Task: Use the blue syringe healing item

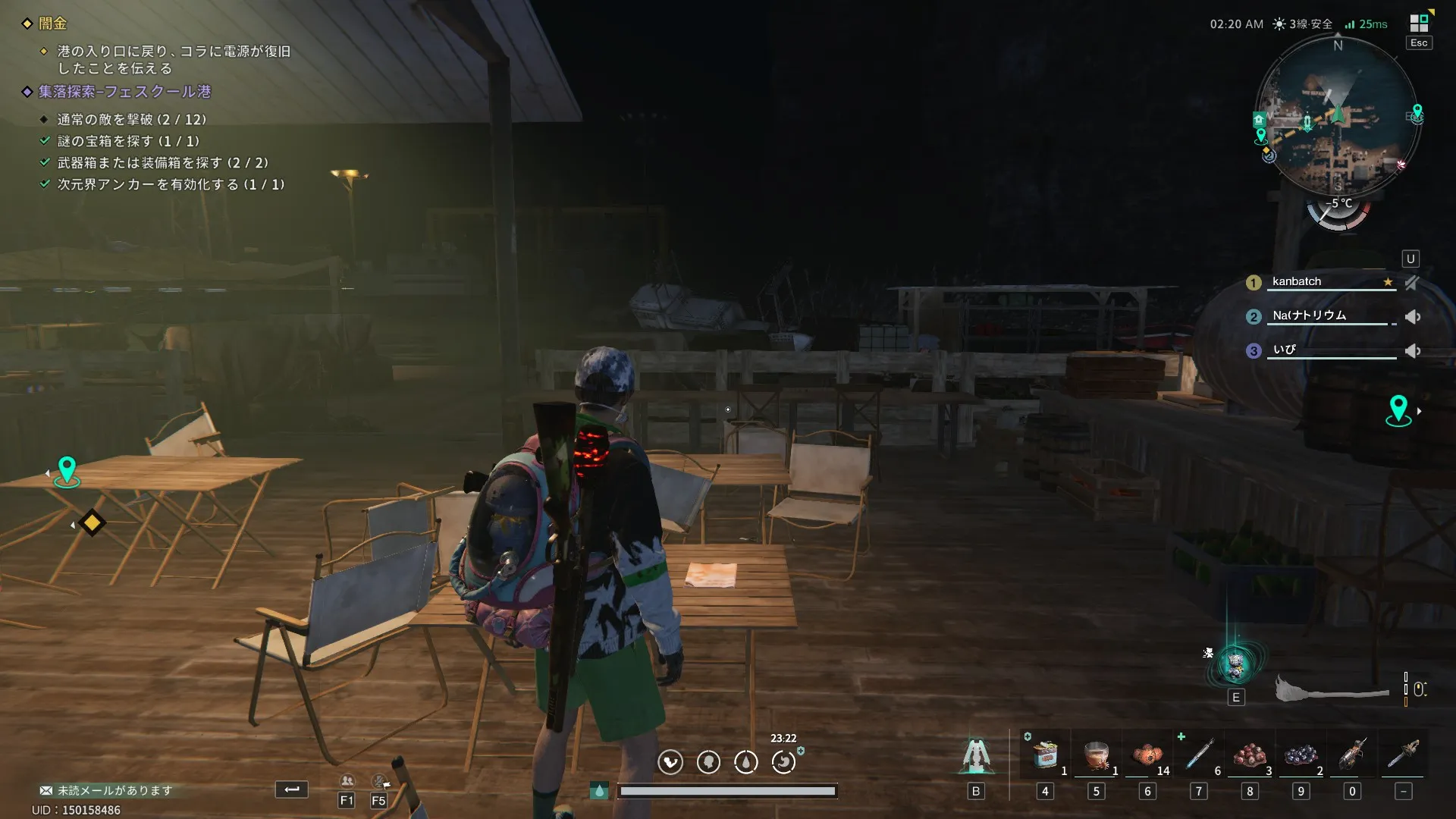Action: pos(1199,755)
